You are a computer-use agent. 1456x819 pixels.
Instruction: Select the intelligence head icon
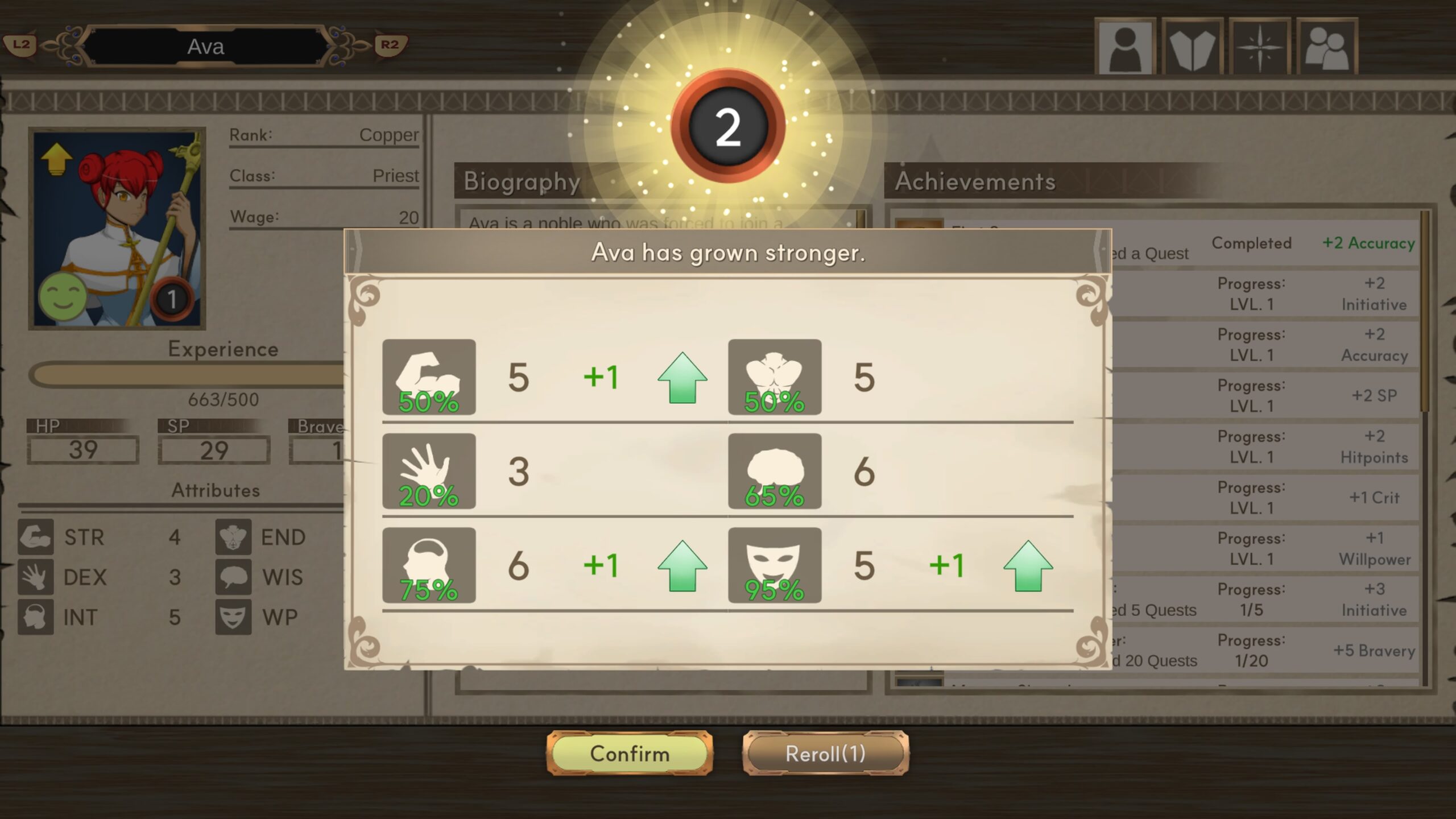coord(429,565)
